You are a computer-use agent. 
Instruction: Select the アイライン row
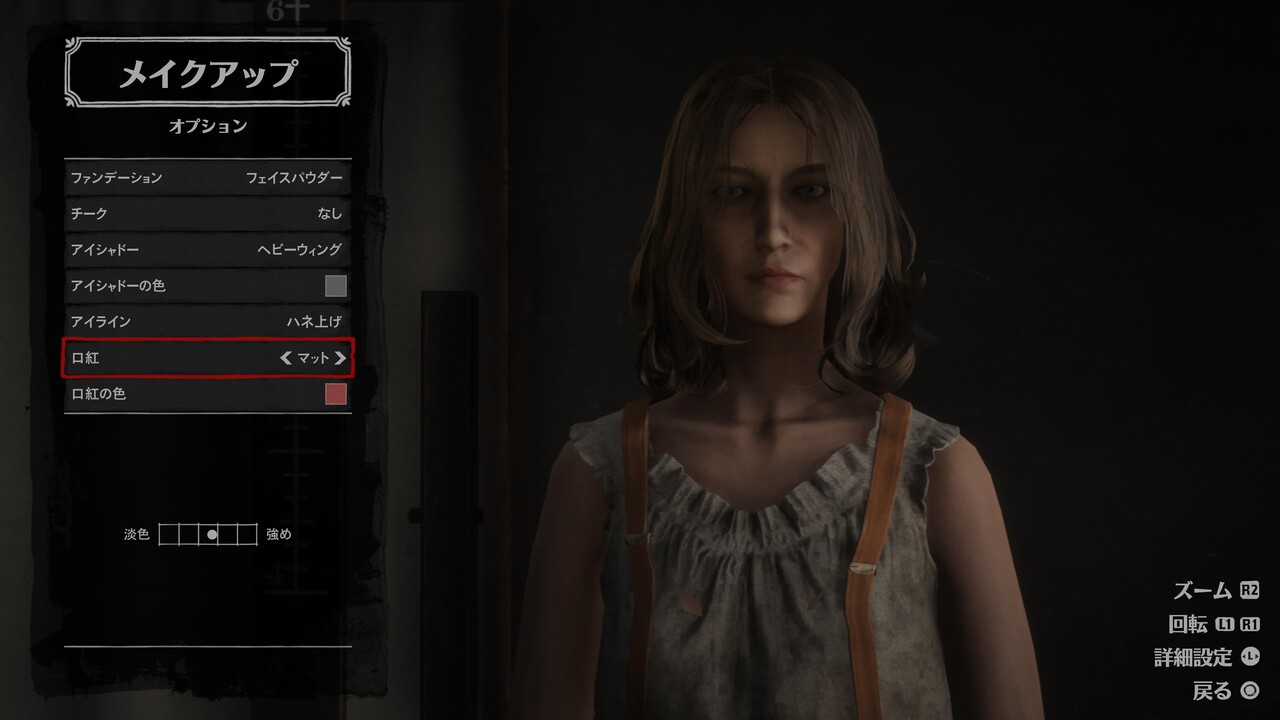click(x=207, y=322)
